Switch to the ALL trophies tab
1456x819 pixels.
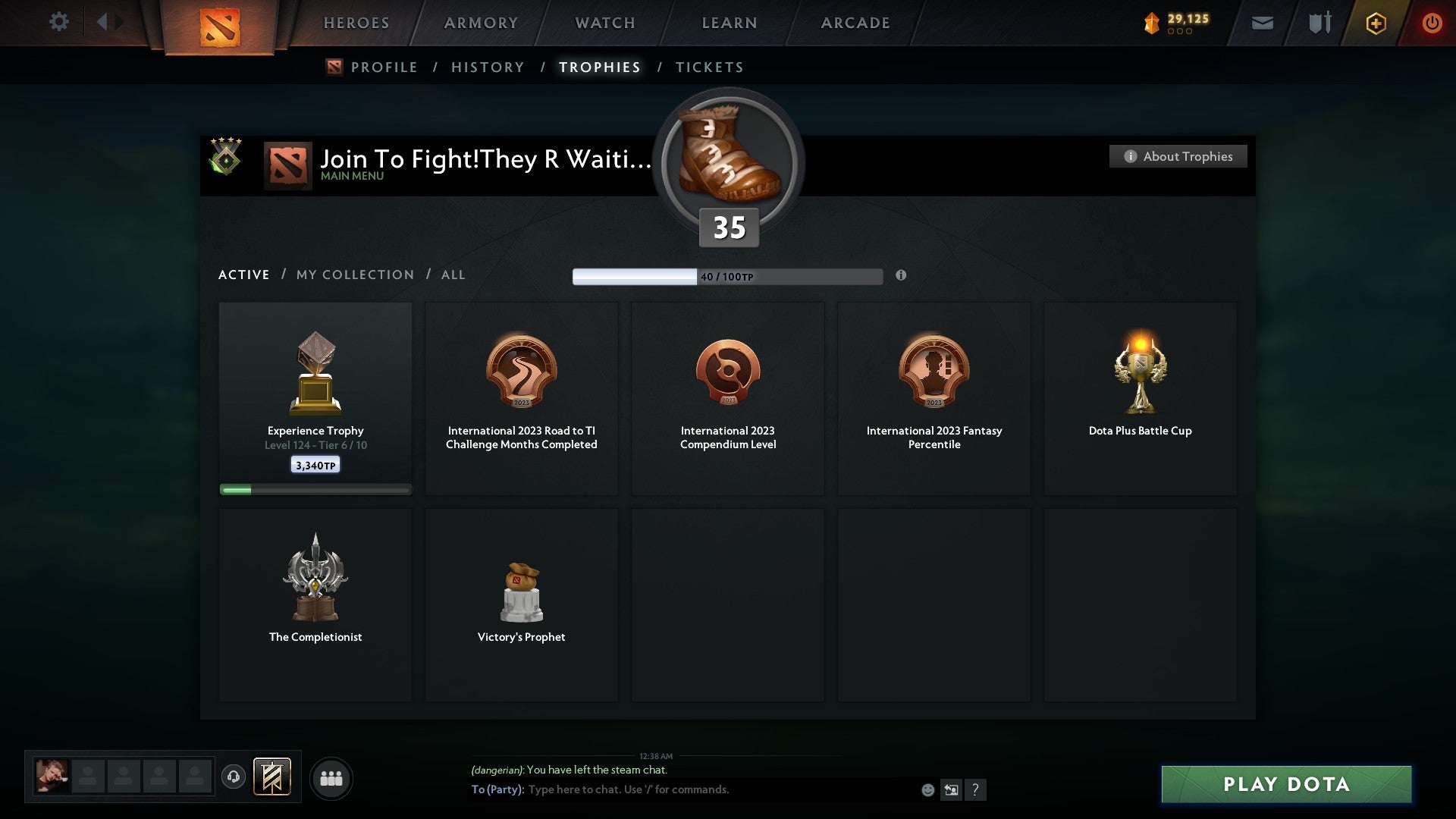pyautogui.click(x=453, y=275)
